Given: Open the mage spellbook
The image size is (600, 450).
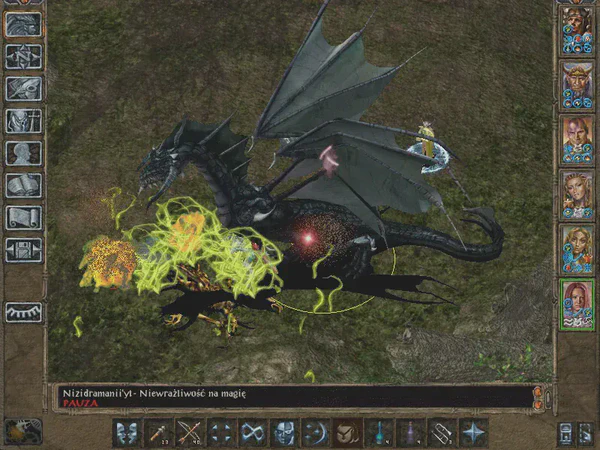Looking at the screenshot, I should [23, 185].
